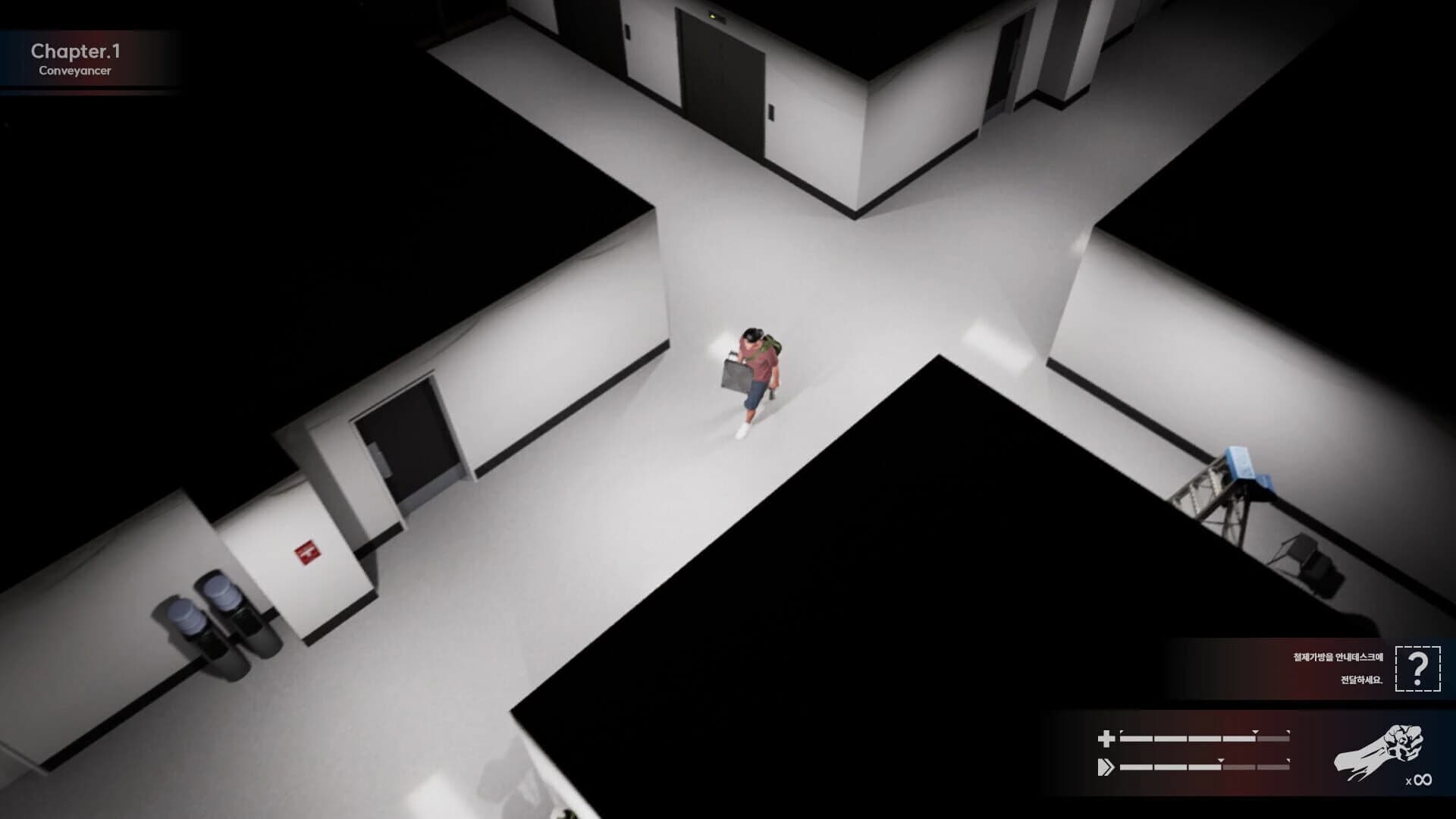Click the triangle marker on the upper gauge
This screenshot has width=1456, height=819.
coord(1254,730)
